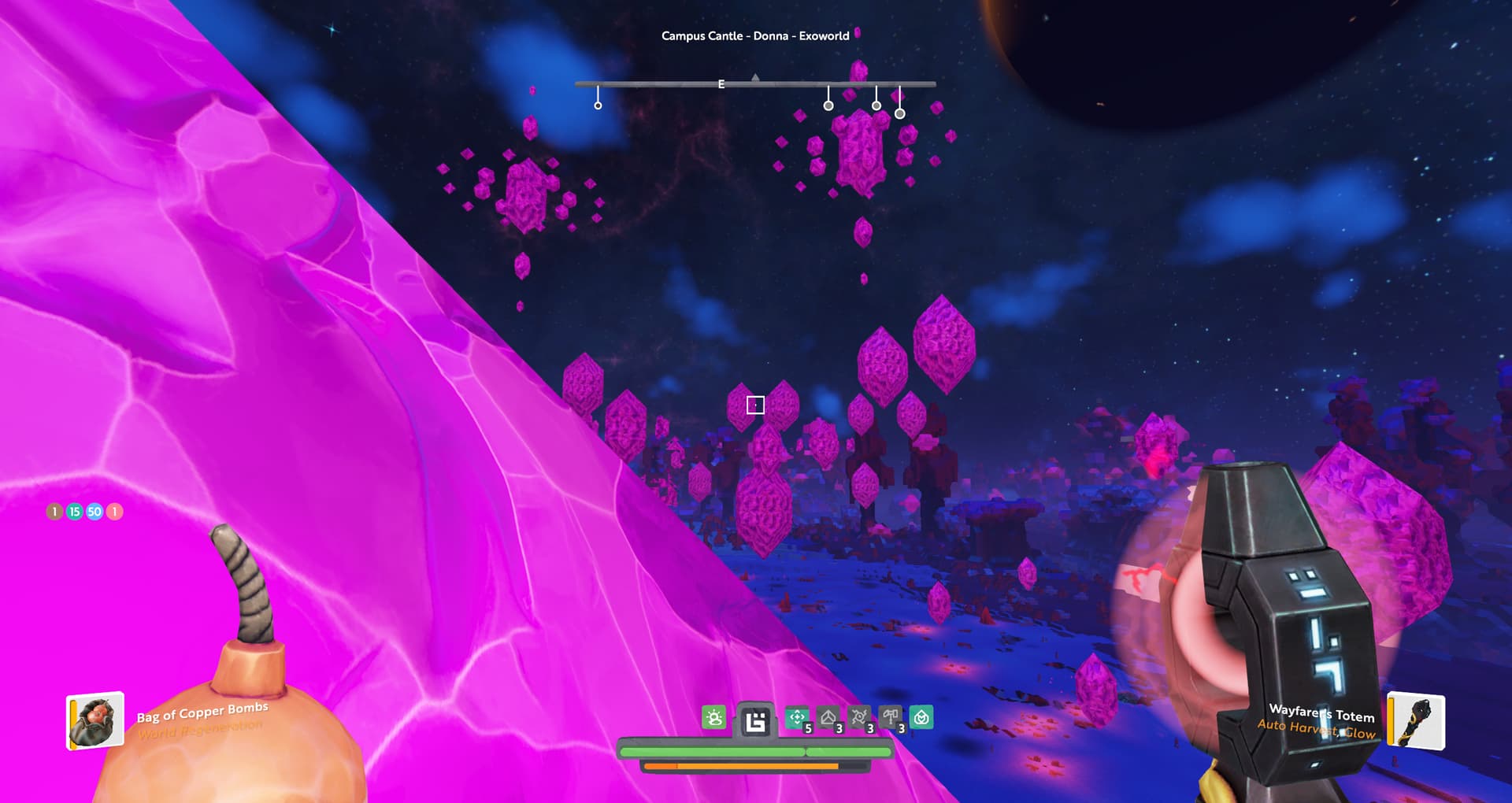Click the green sun-and-person status icon
Screen dimensions: 1512x803
pos(714,718)
